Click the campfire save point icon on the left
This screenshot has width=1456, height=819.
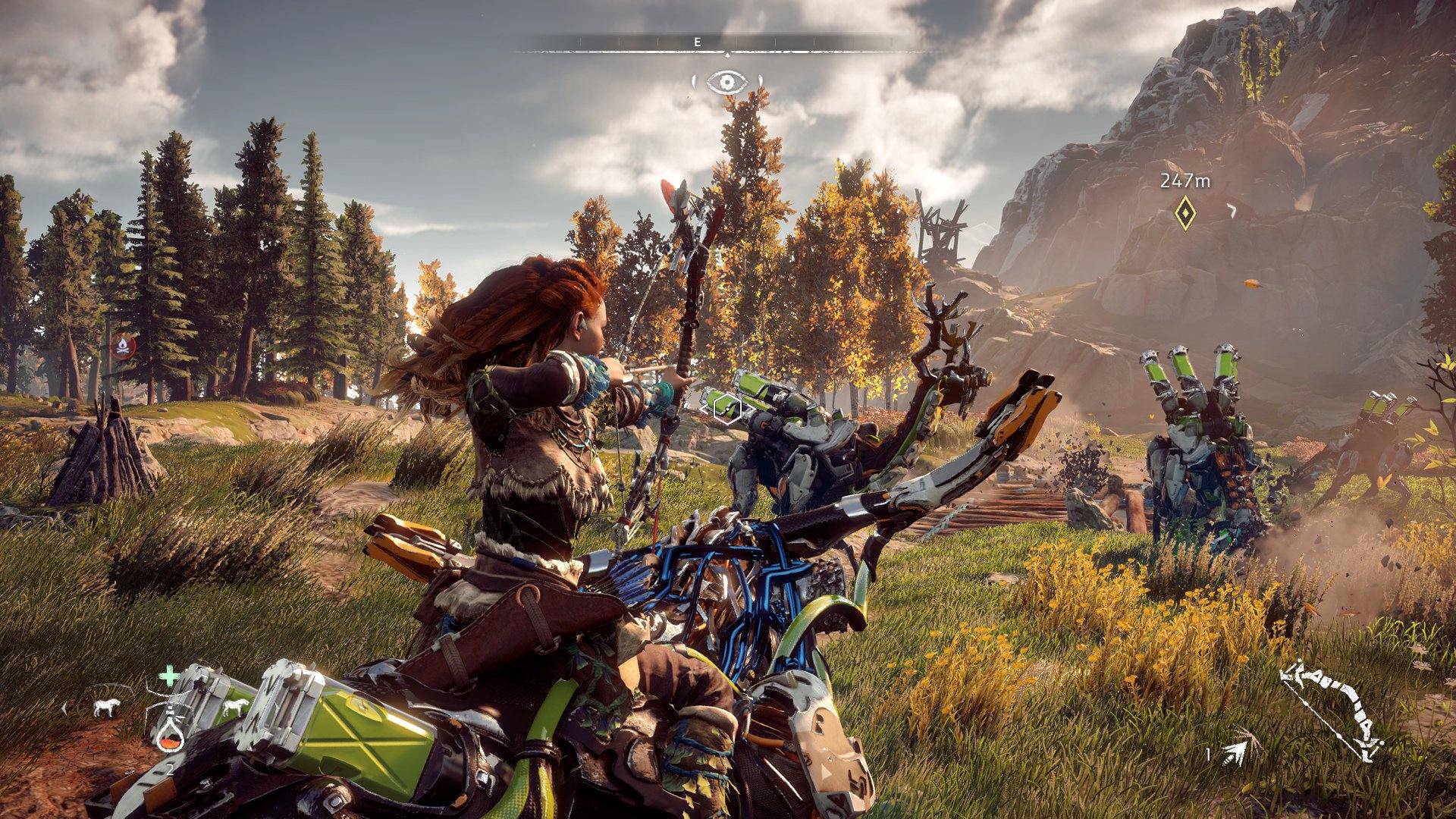pos(121,345)
